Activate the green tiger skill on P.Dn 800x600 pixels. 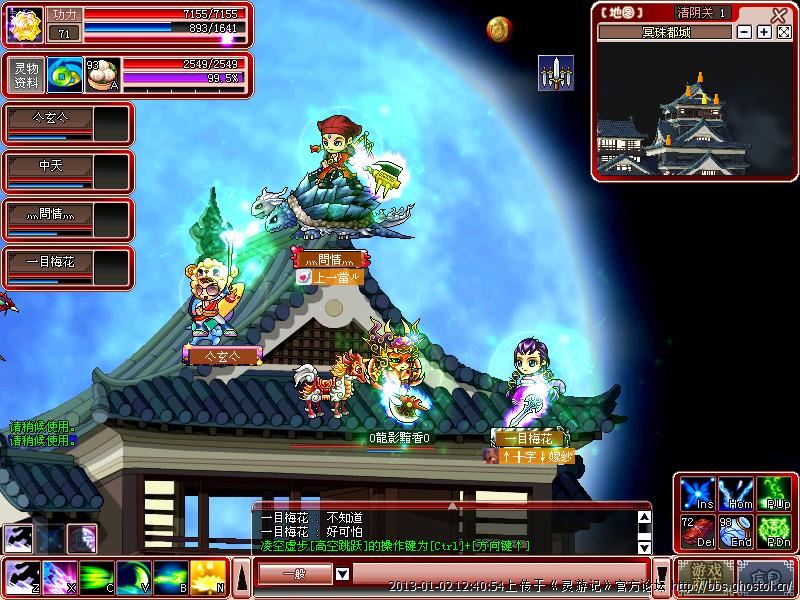(x=776, y=532)
